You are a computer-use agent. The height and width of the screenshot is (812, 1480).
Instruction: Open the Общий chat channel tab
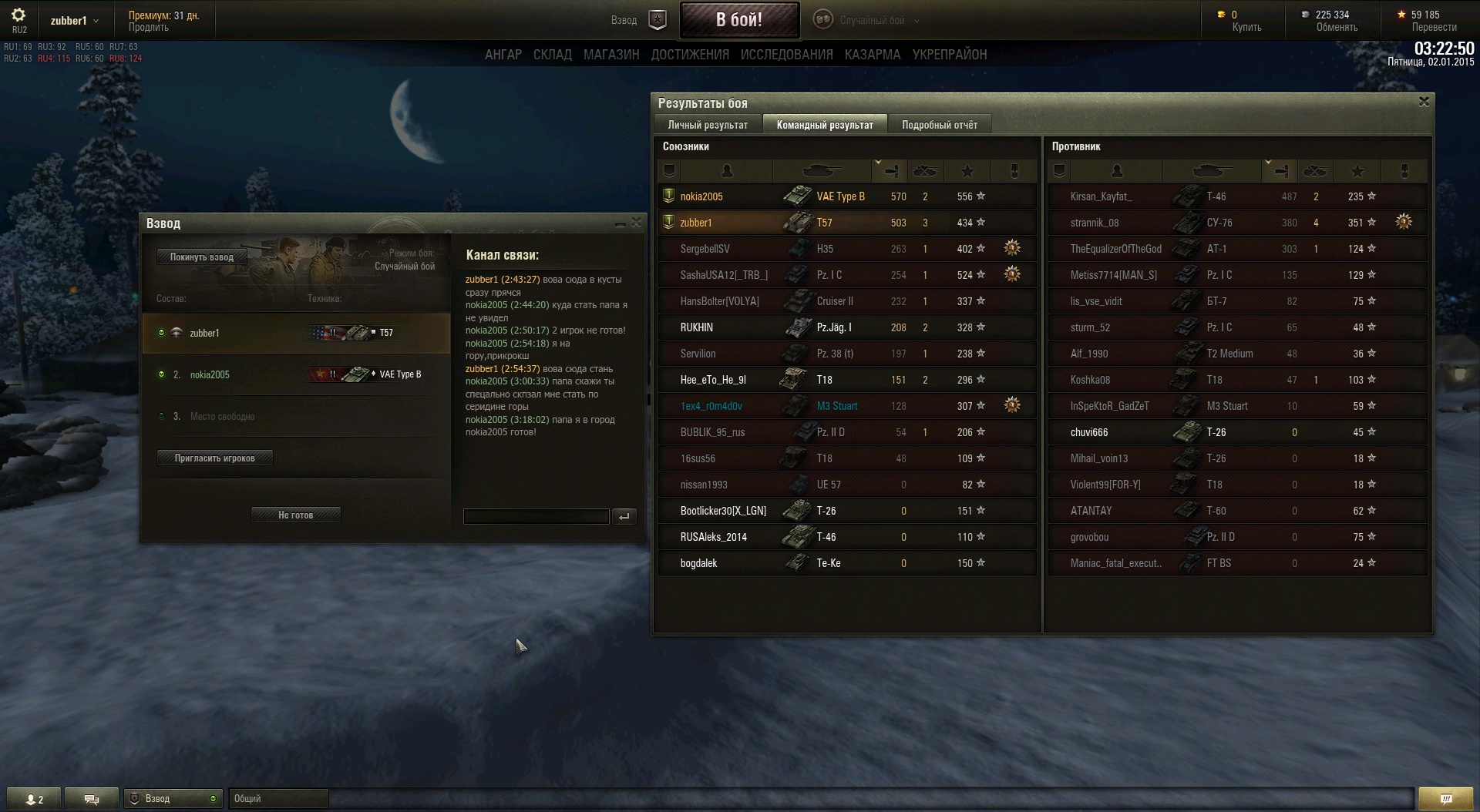277,799
